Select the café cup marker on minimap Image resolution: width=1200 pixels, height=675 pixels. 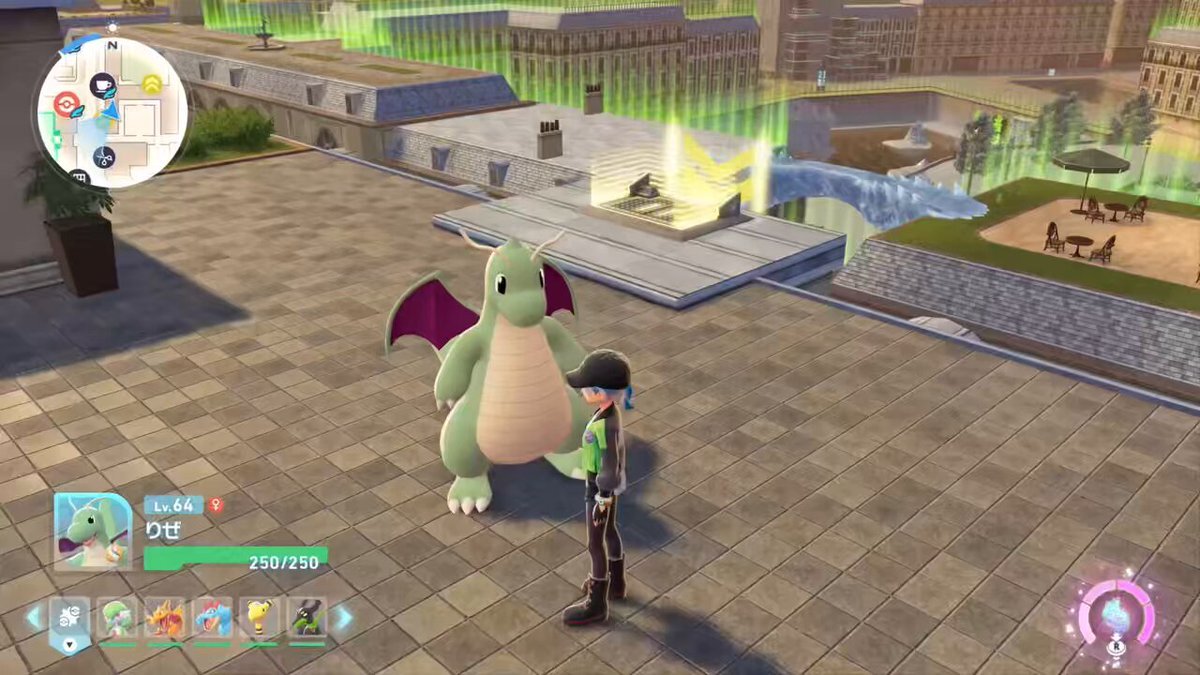[x=102, y=86]
